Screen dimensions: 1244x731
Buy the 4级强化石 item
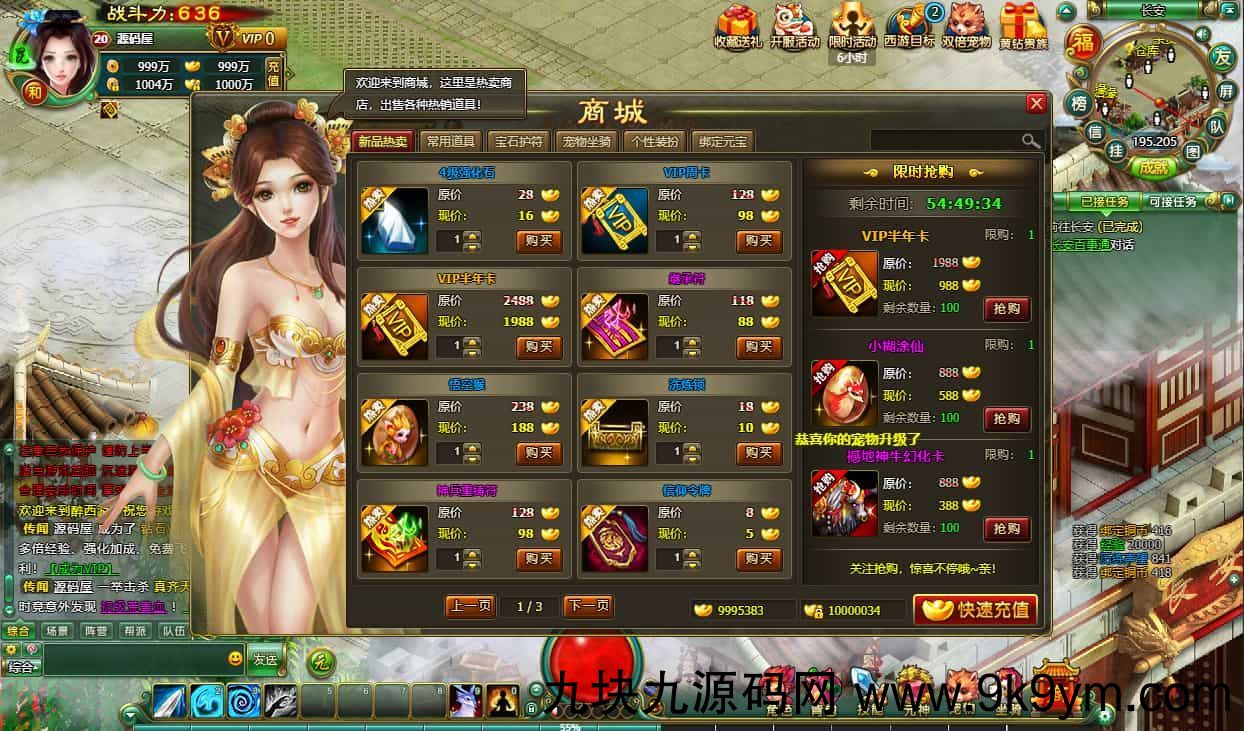click(539, 241)
